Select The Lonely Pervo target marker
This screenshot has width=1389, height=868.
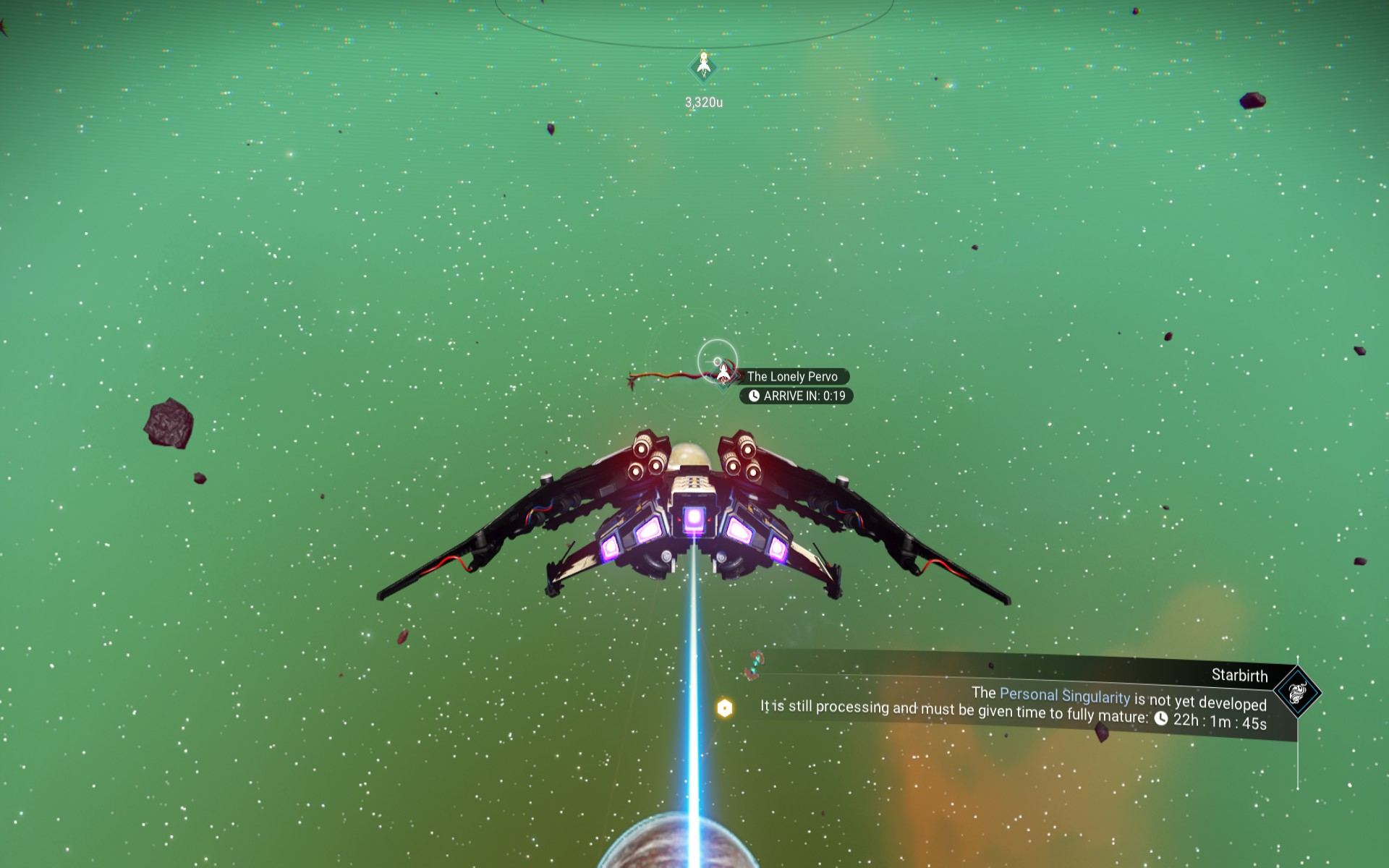(x=723, y=373)
